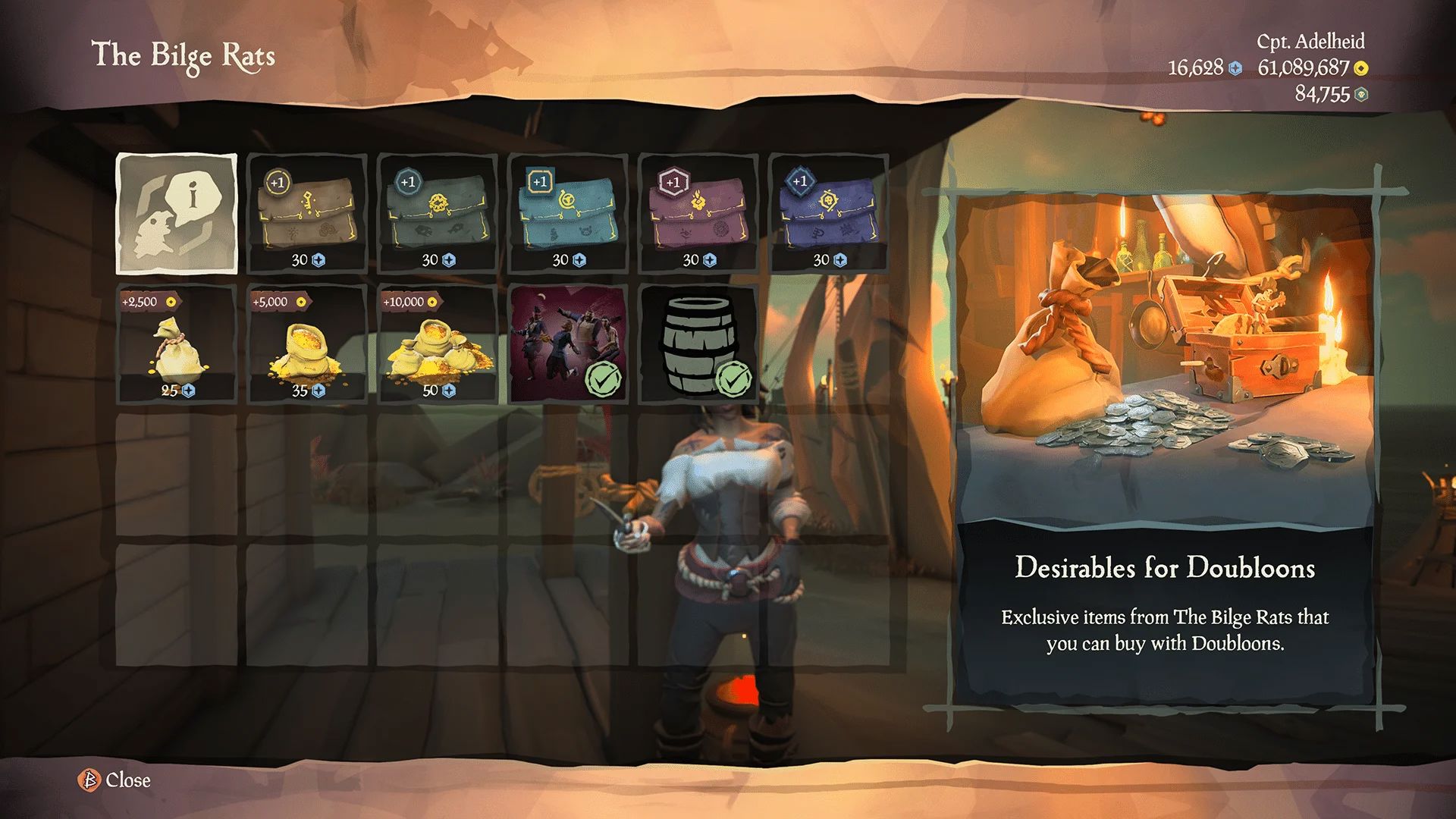
Task: Select the +5,000 gold bag offer
Action: coord(307,344)
